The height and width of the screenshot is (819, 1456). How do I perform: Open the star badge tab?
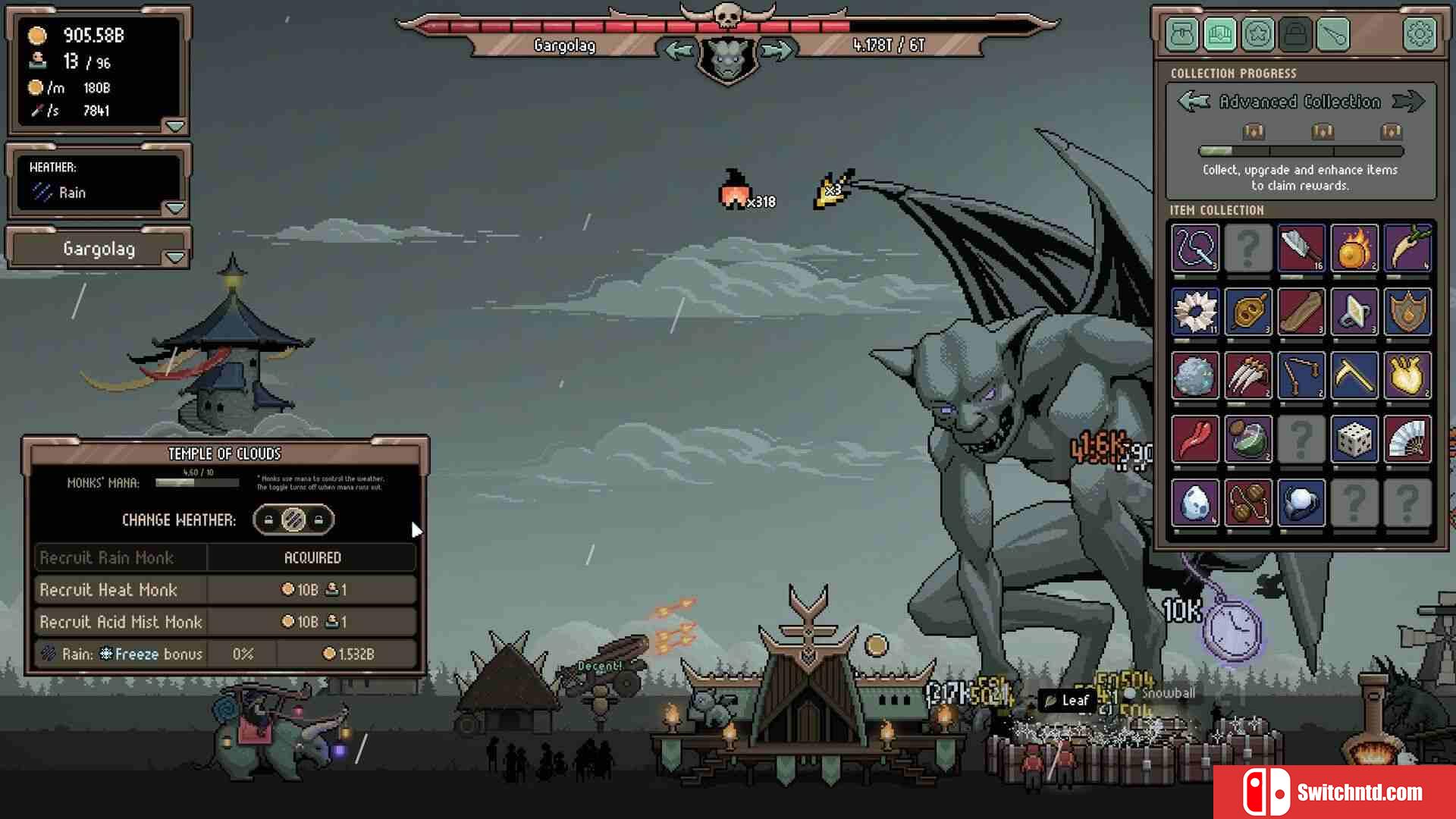click(1257, 34)
